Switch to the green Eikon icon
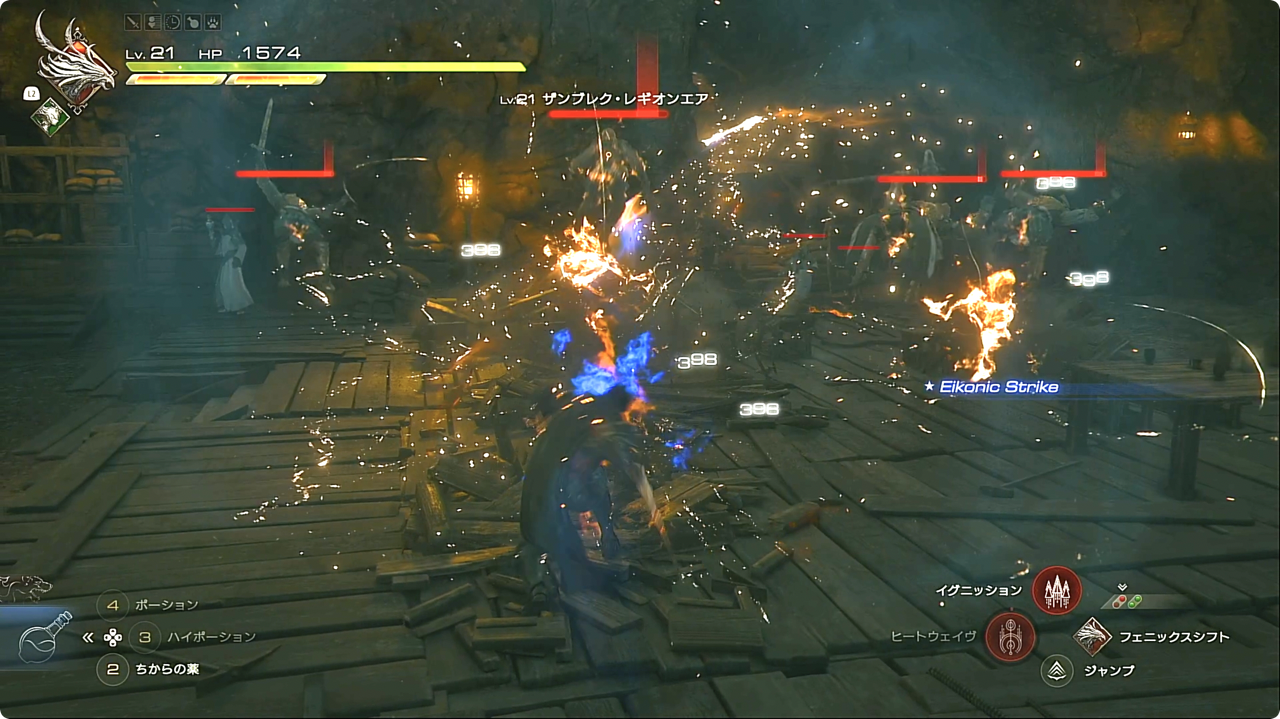Image resolution: width=1280 pixels, height=719 pixels. 49,117
